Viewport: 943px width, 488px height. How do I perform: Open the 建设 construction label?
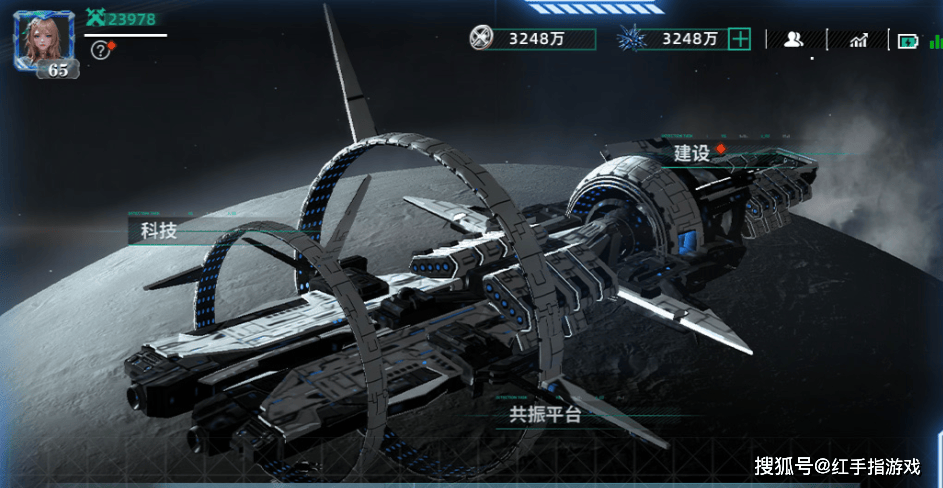(x=692, y=153)
